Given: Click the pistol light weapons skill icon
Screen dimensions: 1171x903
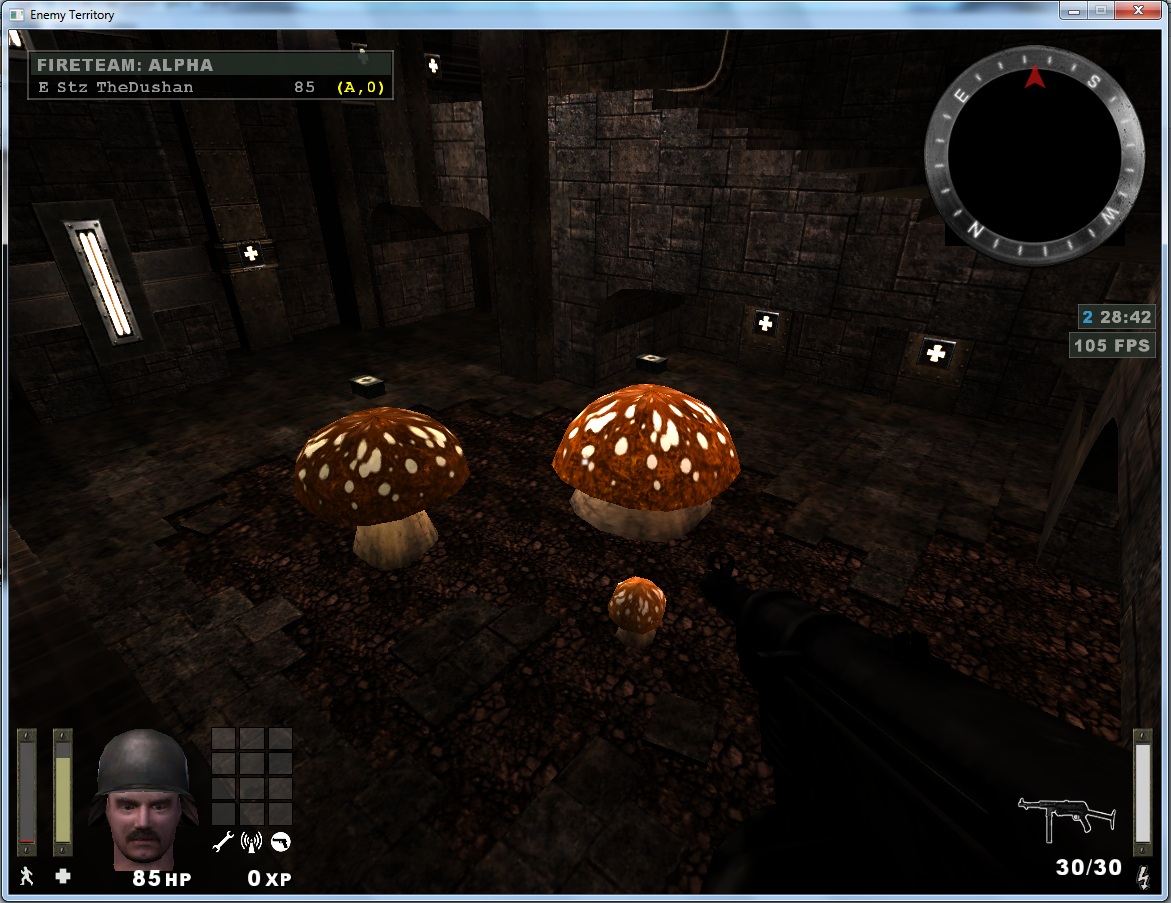Looking at the screenshot, I should 281,842.
